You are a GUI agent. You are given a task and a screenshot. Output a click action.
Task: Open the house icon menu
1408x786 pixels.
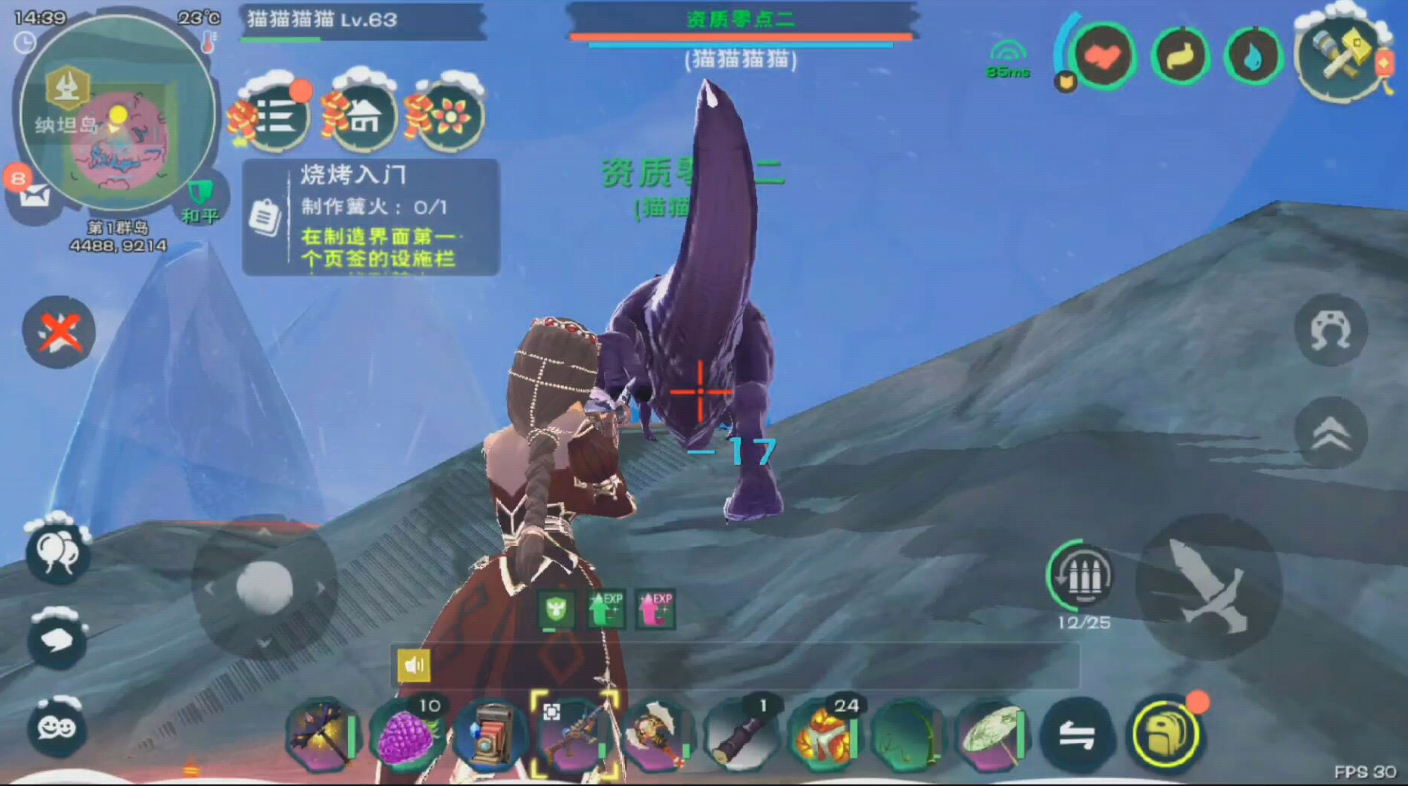364,117
